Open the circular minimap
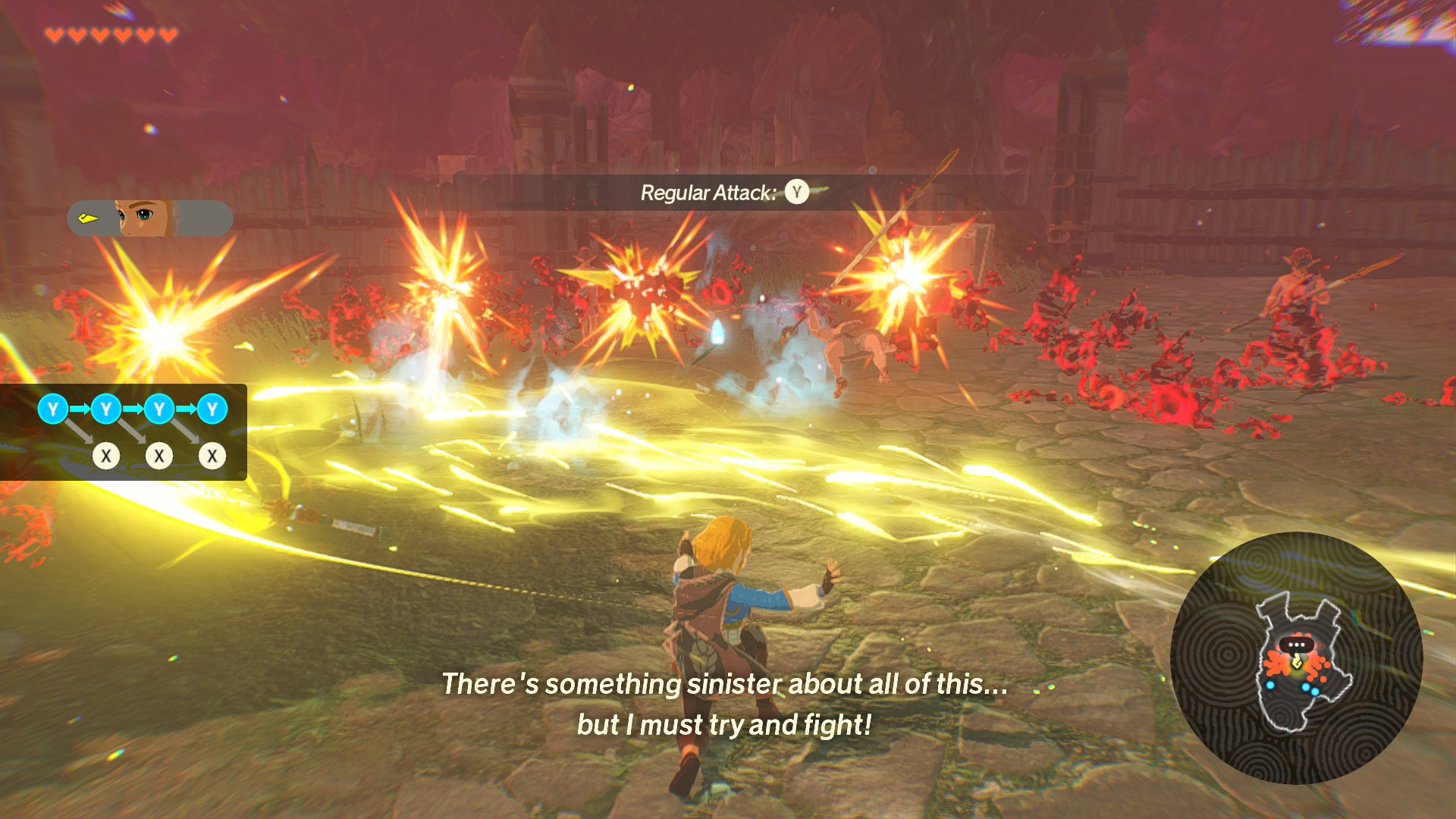Viewport: 1456px width, 819px height. pos(1295,658)
